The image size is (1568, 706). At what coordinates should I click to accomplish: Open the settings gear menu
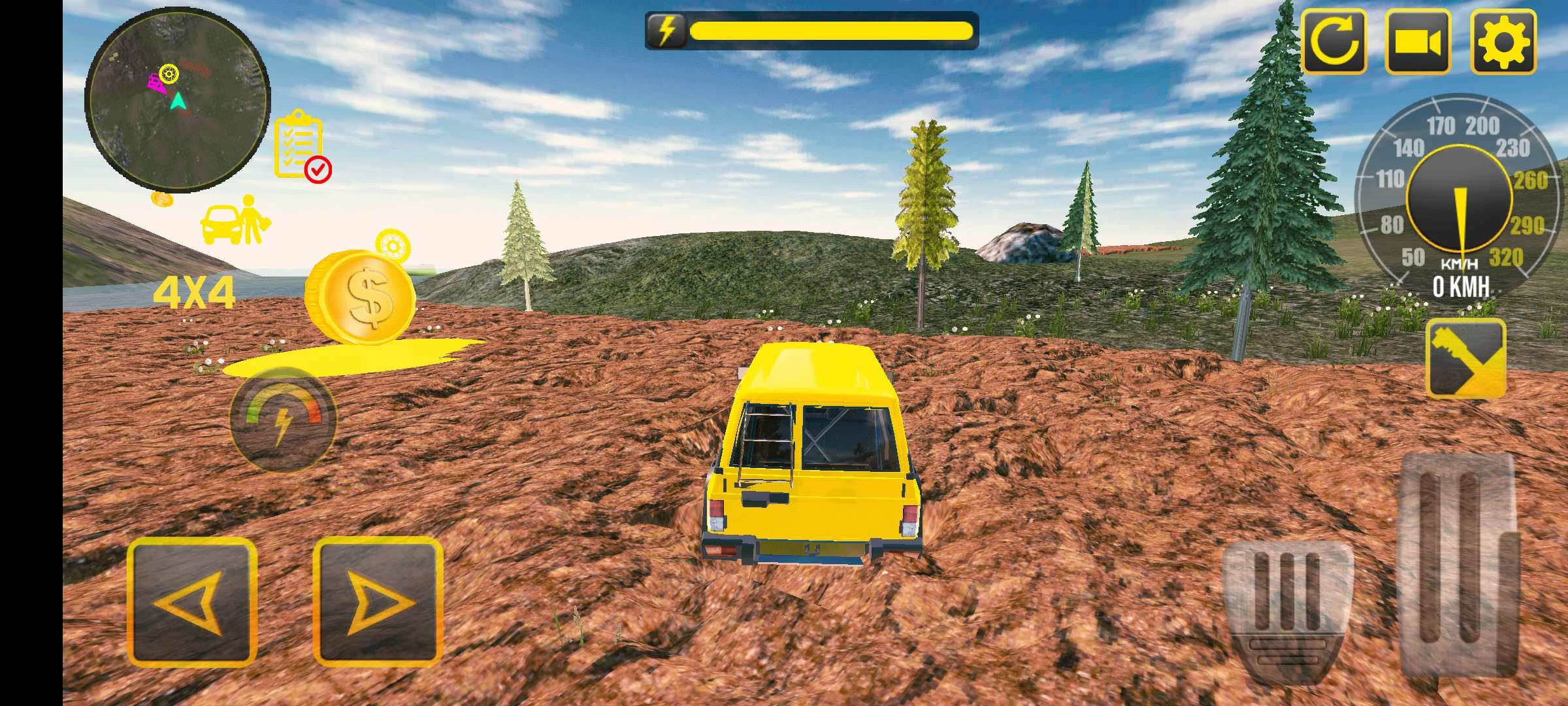pos(1503,41)
